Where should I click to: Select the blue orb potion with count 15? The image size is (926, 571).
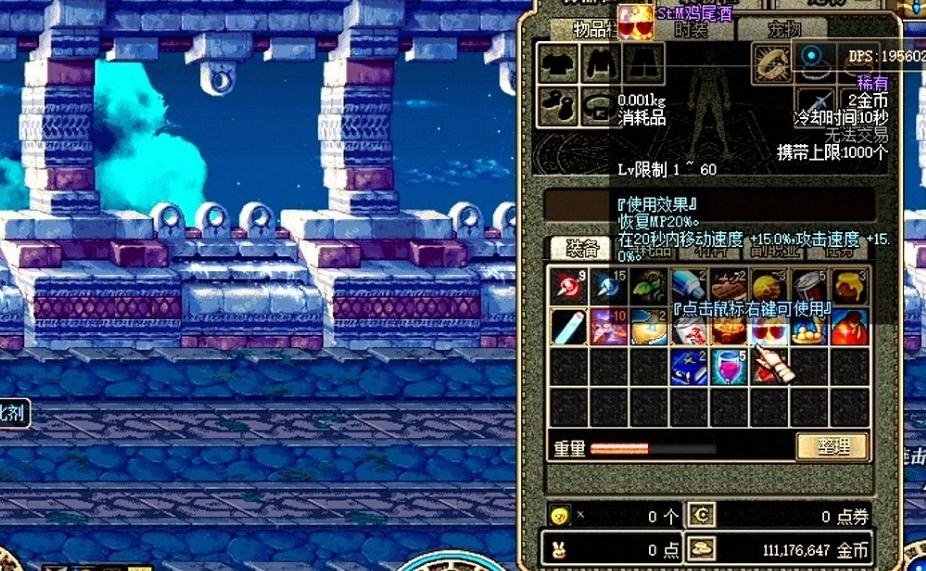pos(609,286)
